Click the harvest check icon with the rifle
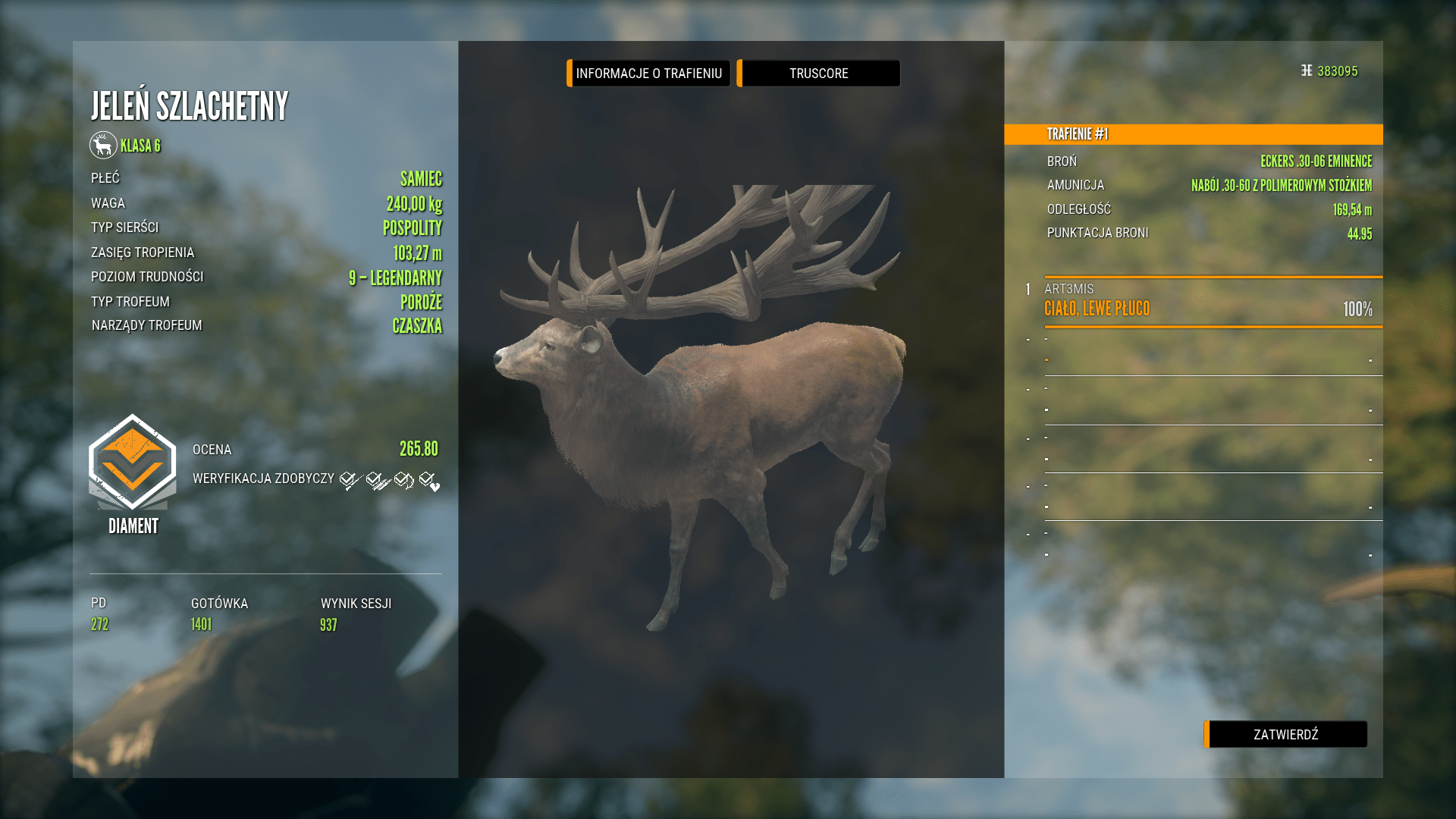1456x819 pixels. click(x=347, y=480)
